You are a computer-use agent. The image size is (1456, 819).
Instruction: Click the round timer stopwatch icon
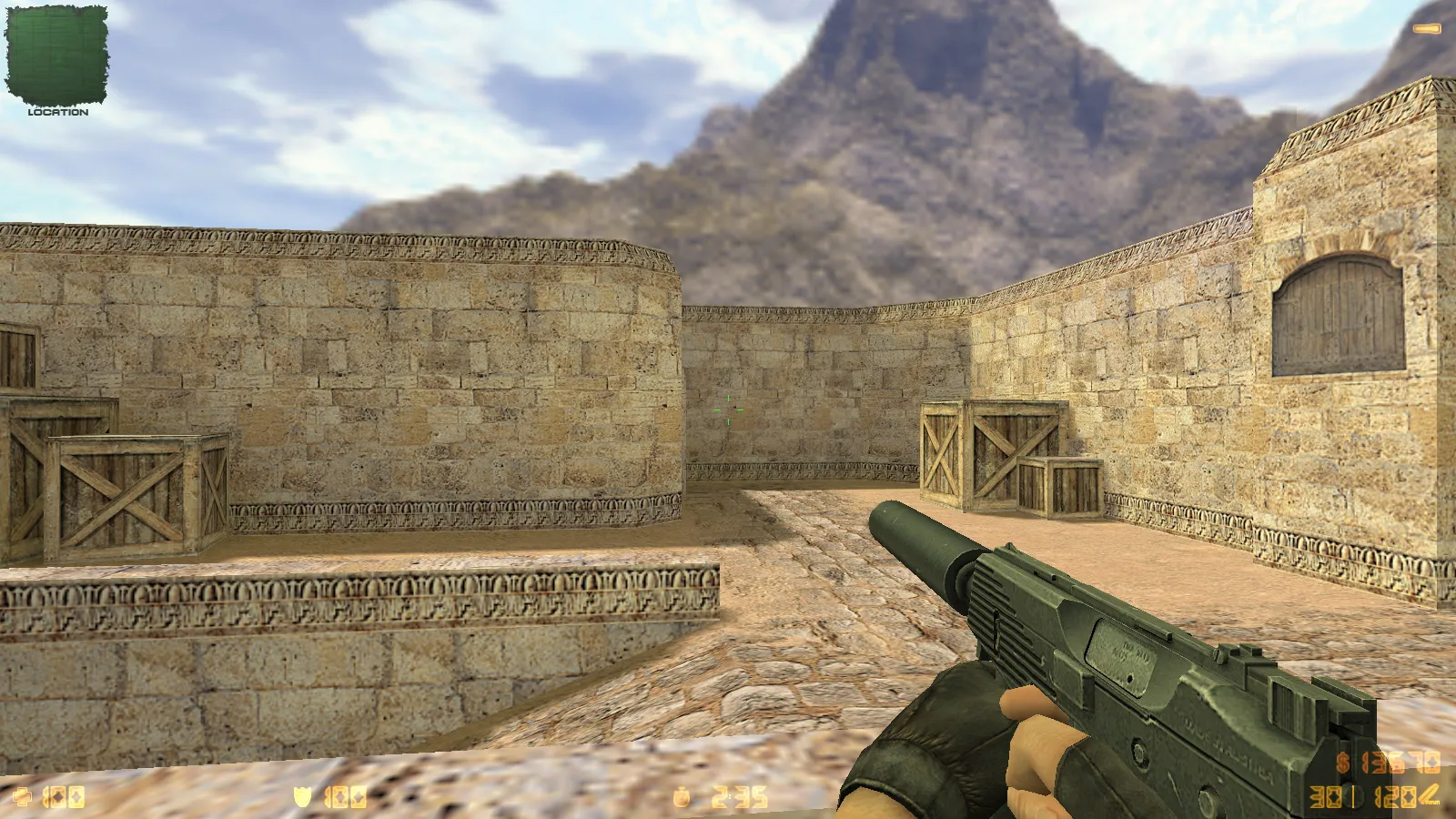[x=682, y=796]
